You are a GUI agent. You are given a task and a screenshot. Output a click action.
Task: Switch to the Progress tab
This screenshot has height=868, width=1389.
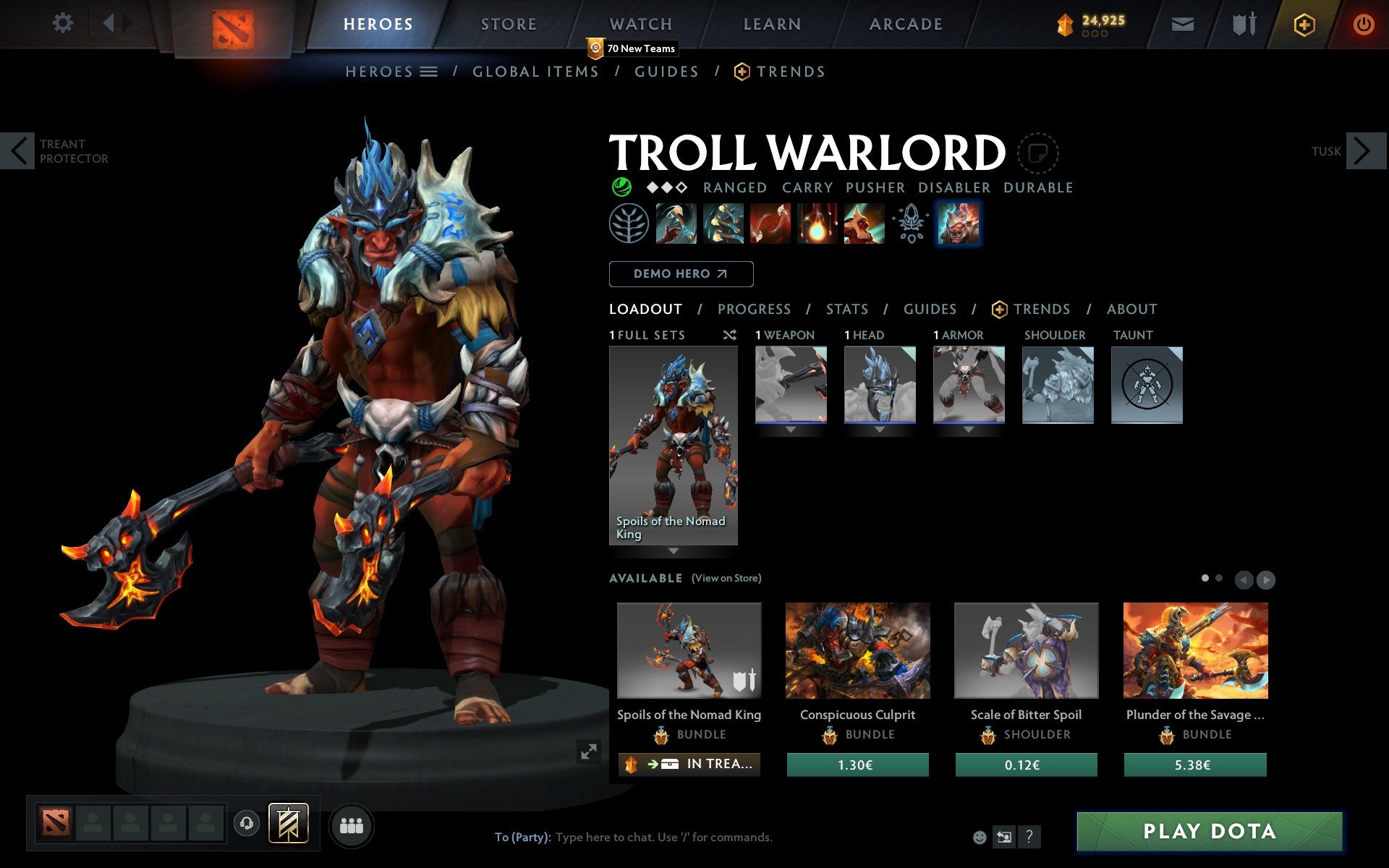point(754,310)
